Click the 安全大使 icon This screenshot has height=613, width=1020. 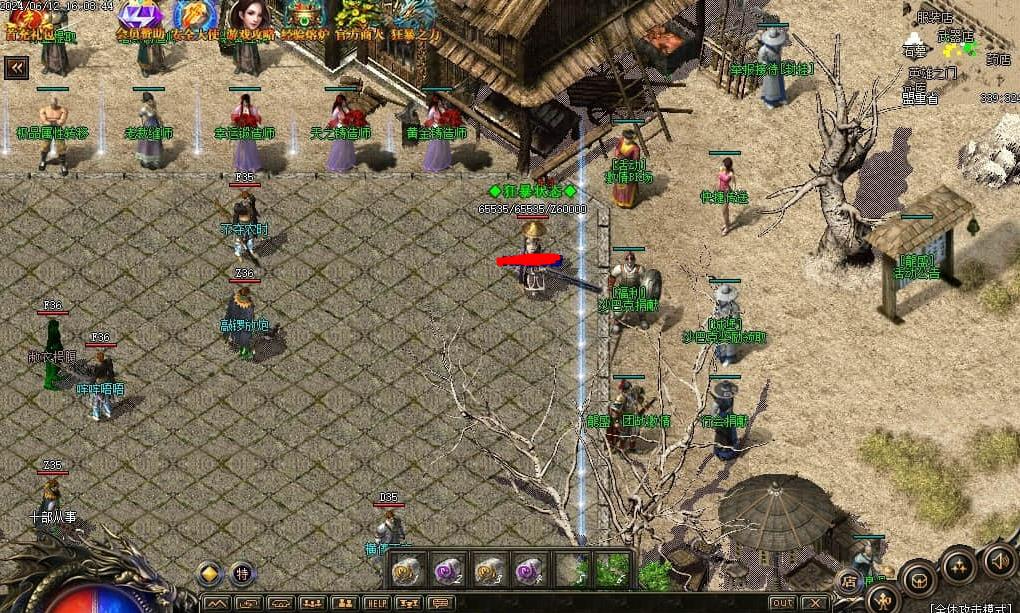(195, 18)
